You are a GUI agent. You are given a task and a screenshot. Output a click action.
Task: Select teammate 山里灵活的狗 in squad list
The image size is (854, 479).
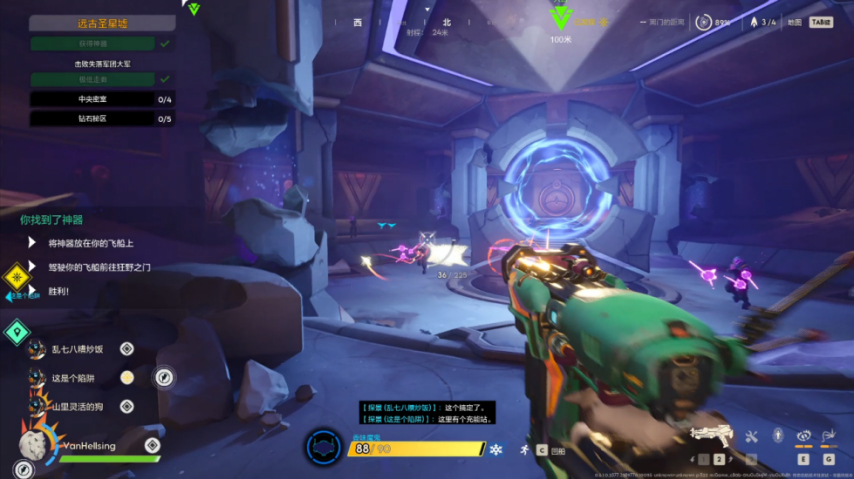point(77,406)
